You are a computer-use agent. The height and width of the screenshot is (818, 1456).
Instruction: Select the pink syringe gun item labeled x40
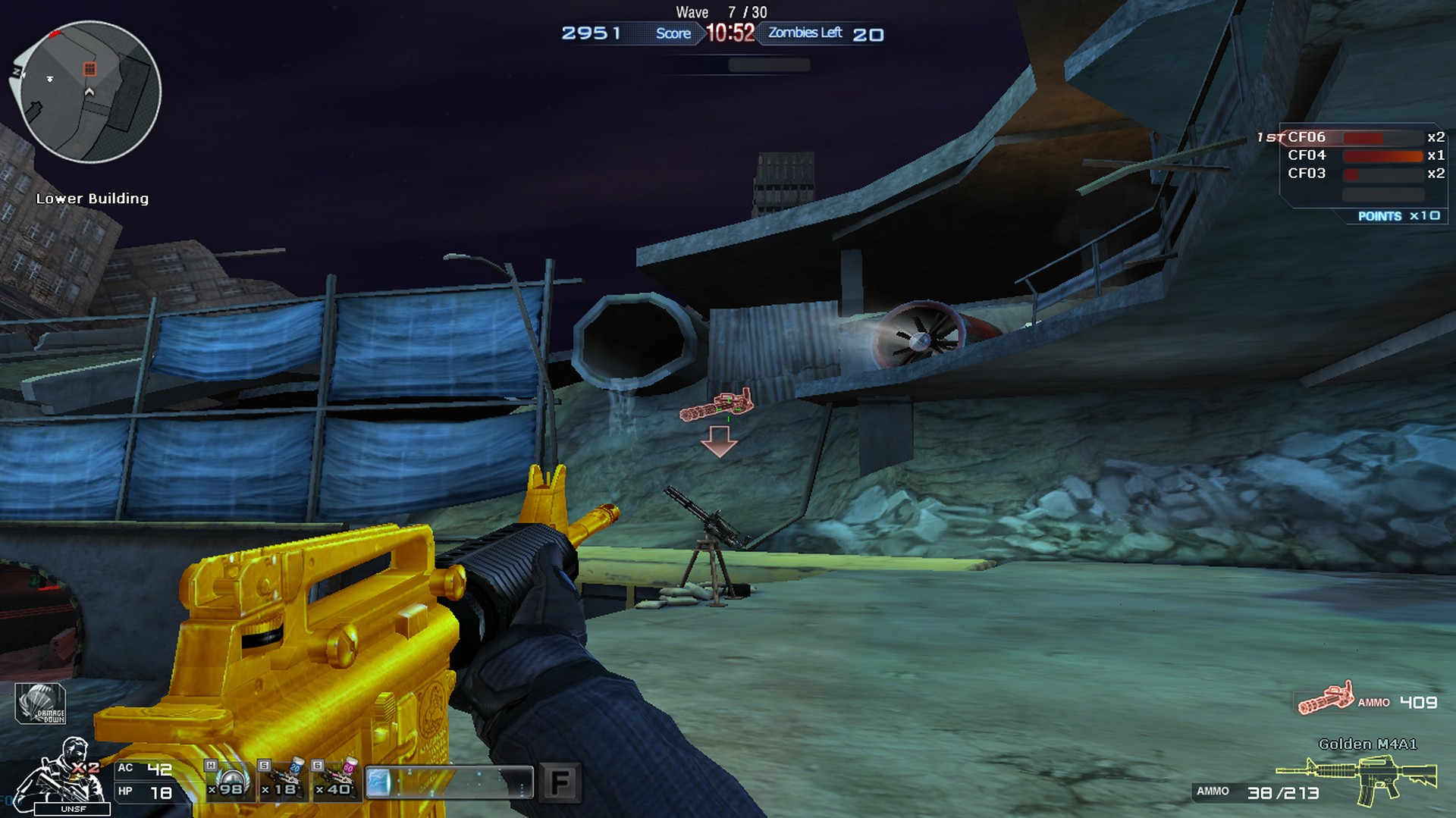(334, 781)
